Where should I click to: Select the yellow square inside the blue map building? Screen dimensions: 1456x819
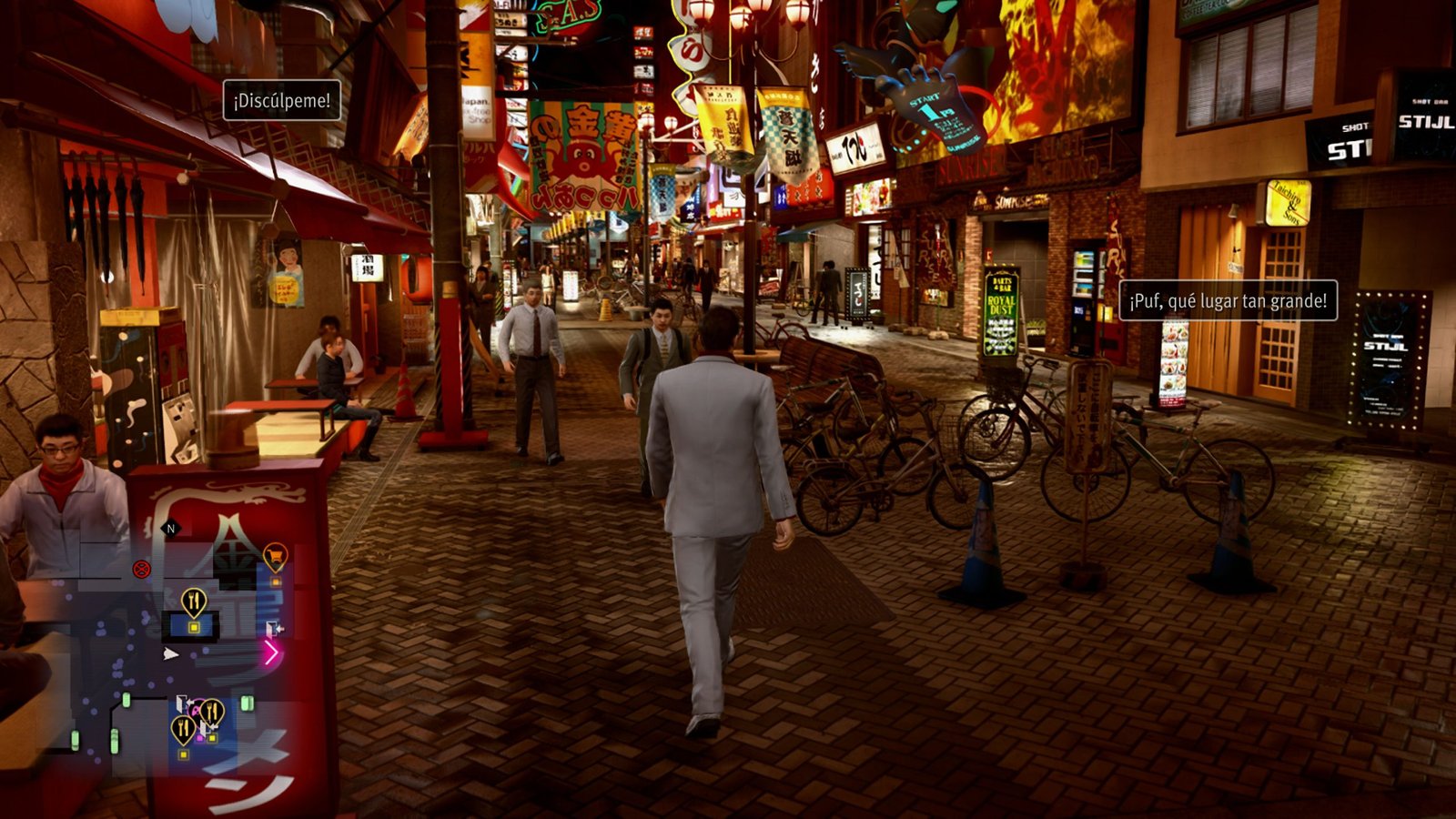coord(194,627)
